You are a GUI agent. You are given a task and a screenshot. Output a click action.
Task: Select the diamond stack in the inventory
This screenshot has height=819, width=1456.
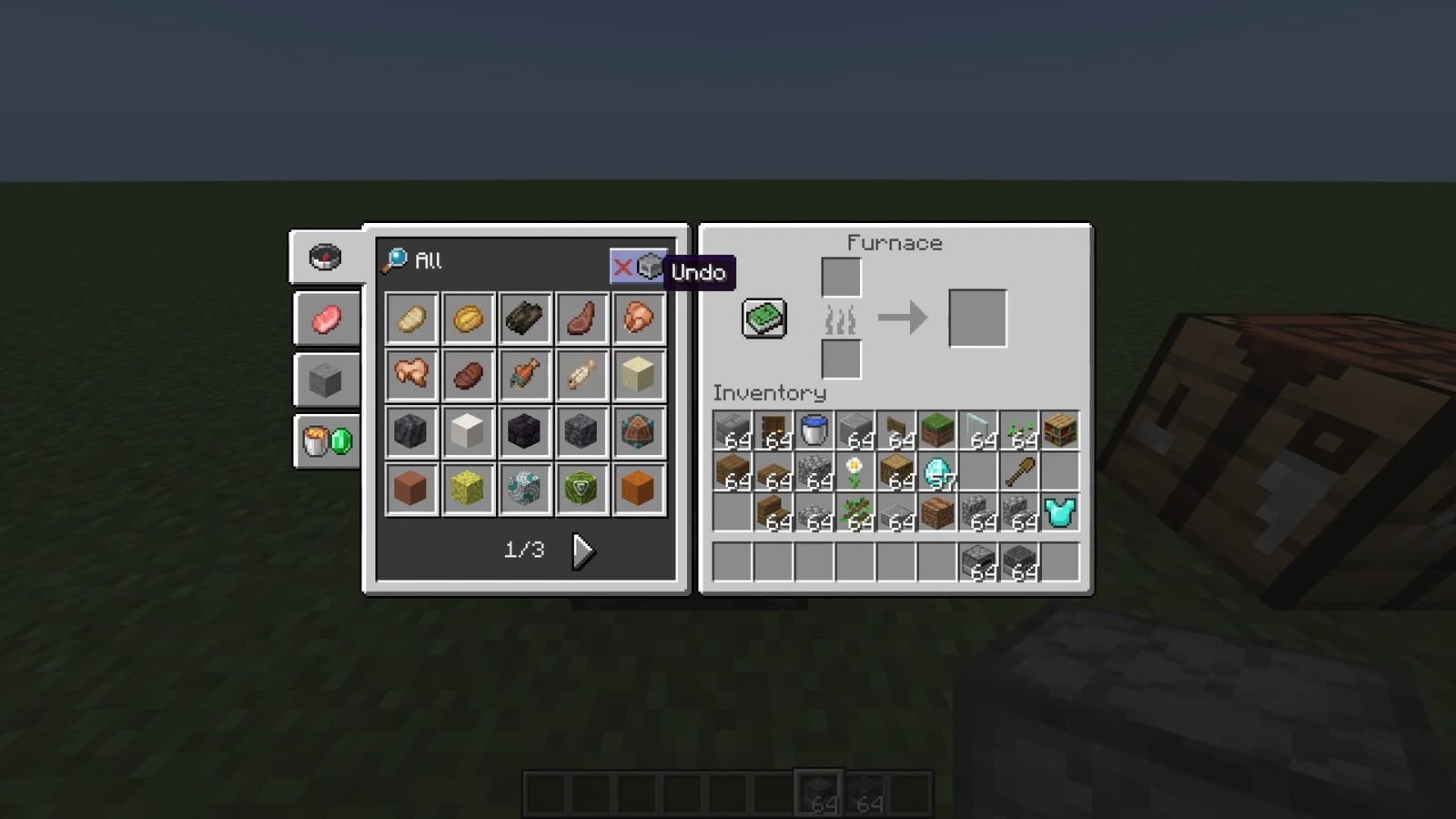(936, 471)
